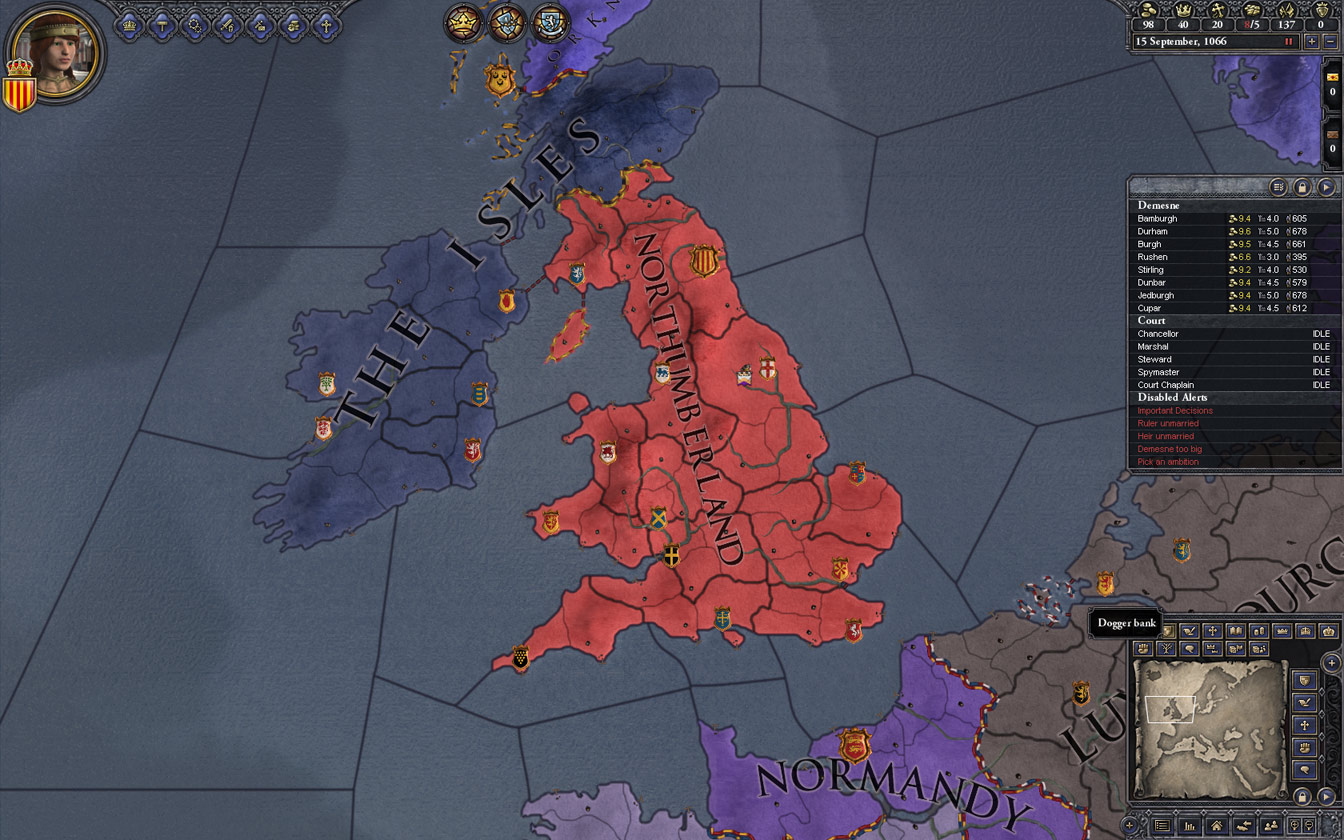Open the crown tab in top toolbar
The image size is (1344, 840).
click(129, 25)
